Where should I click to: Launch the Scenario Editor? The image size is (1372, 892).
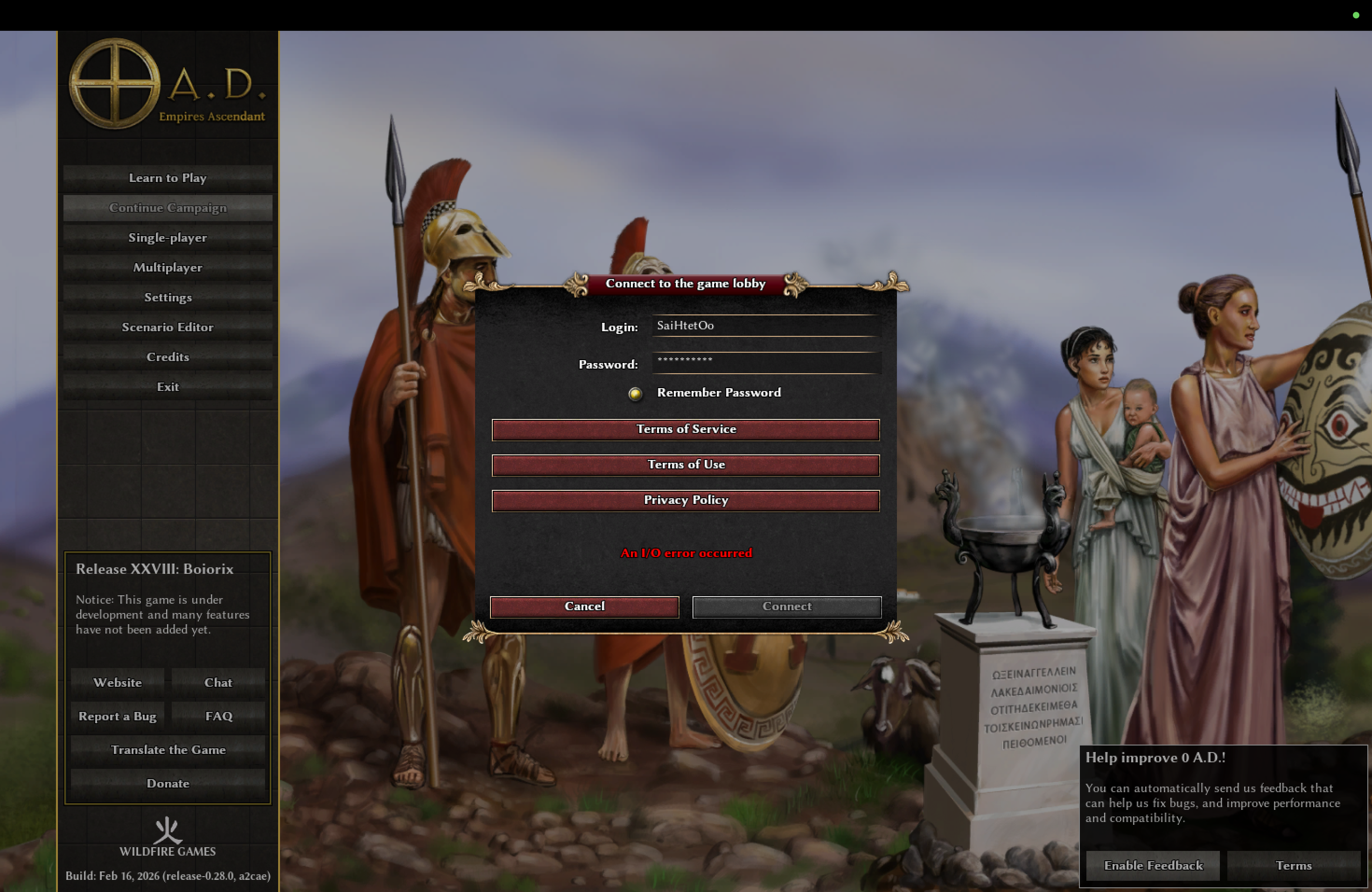[168, 328]
